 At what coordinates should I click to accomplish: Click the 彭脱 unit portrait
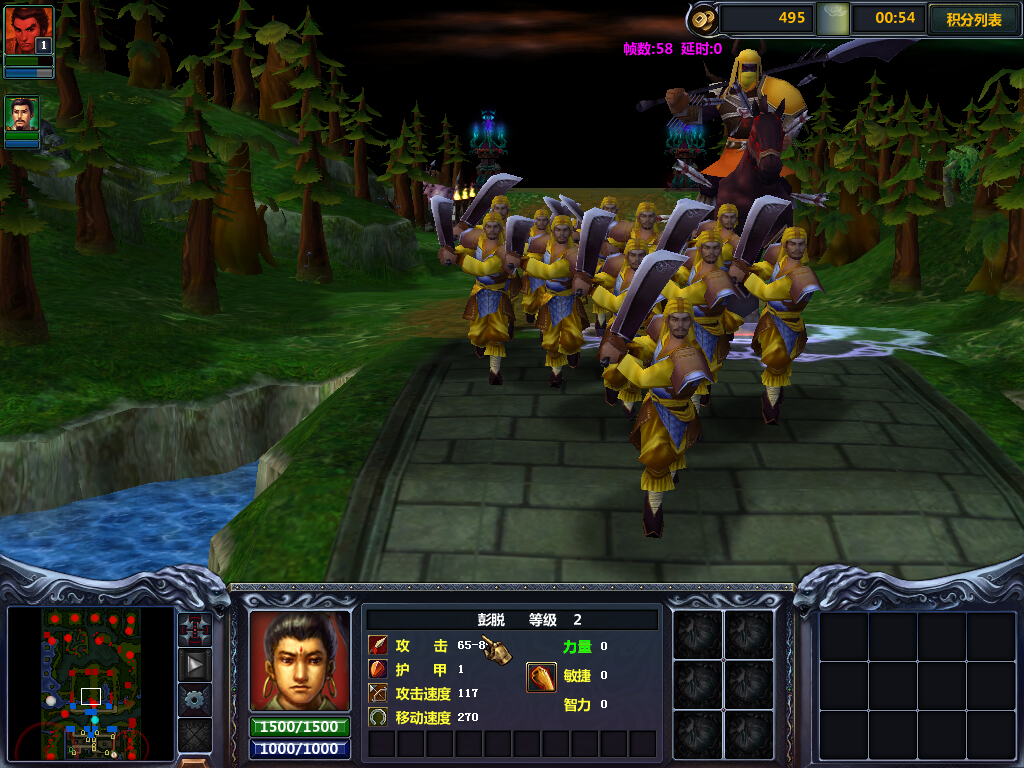pyautogui.click(x=300, y=661)
